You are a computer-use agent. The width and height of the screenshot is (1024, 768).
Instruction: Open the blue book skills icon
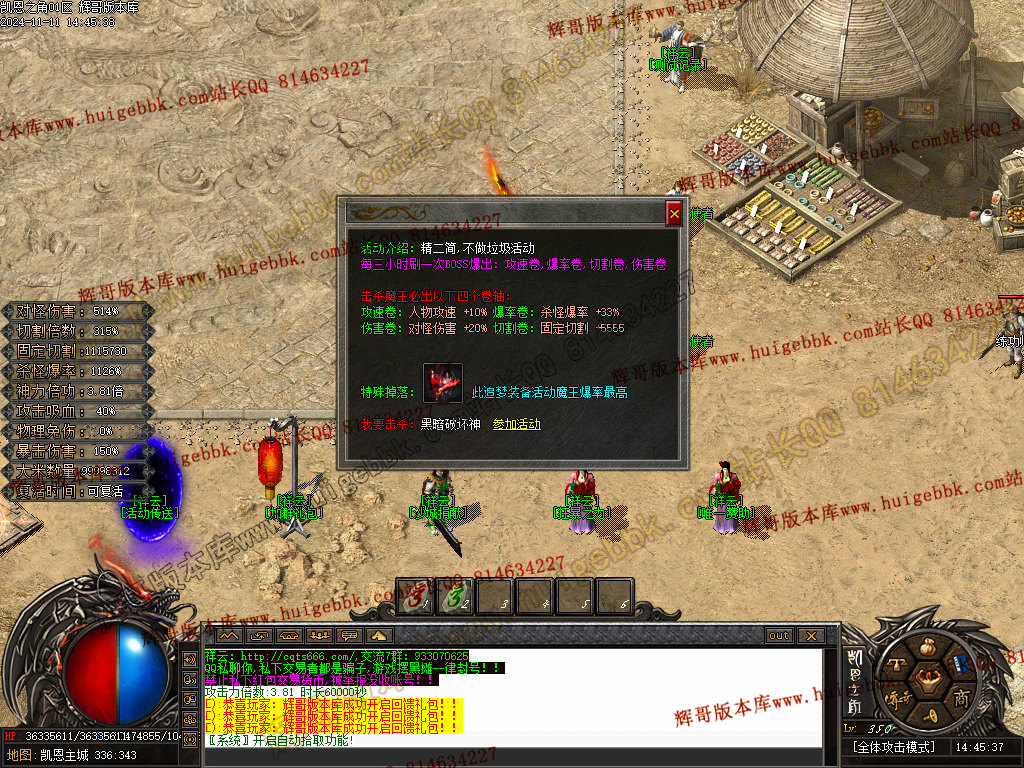tap(961, 665)
